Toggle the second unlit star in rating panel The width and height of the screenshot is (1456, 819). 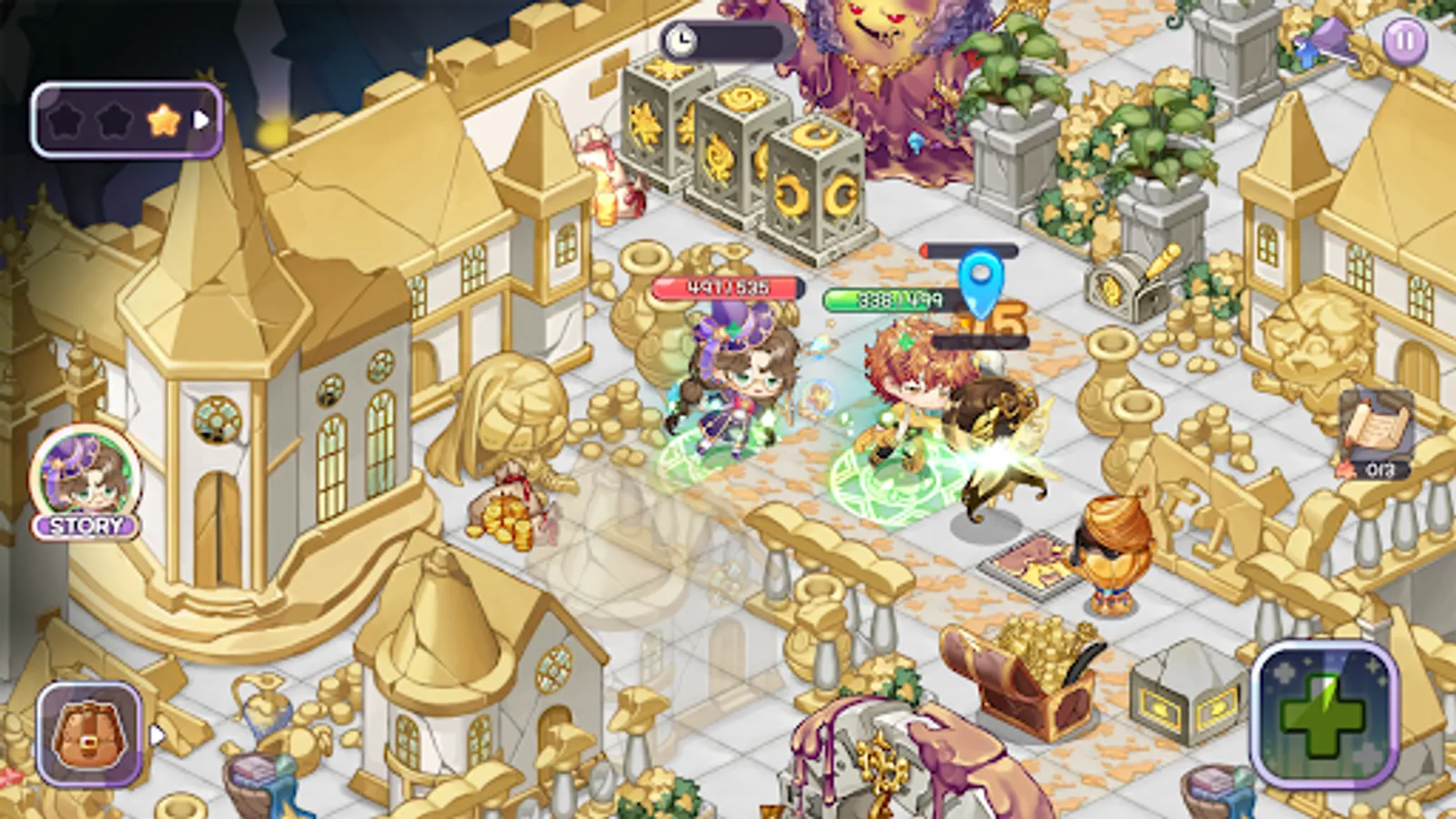coord(115,116)
